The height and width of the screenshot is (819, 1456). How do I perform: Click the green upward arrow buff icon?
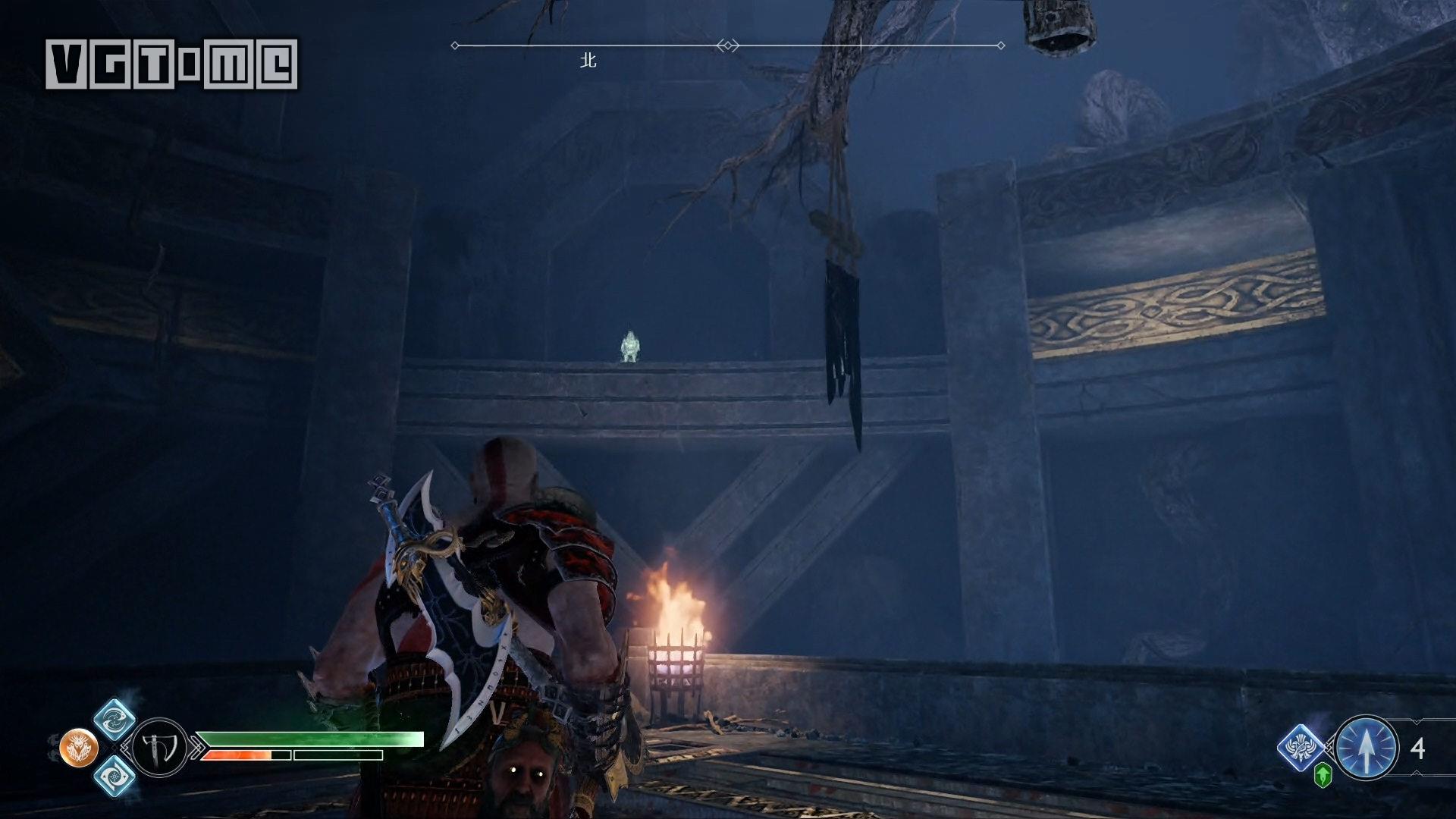(1323, 776)
